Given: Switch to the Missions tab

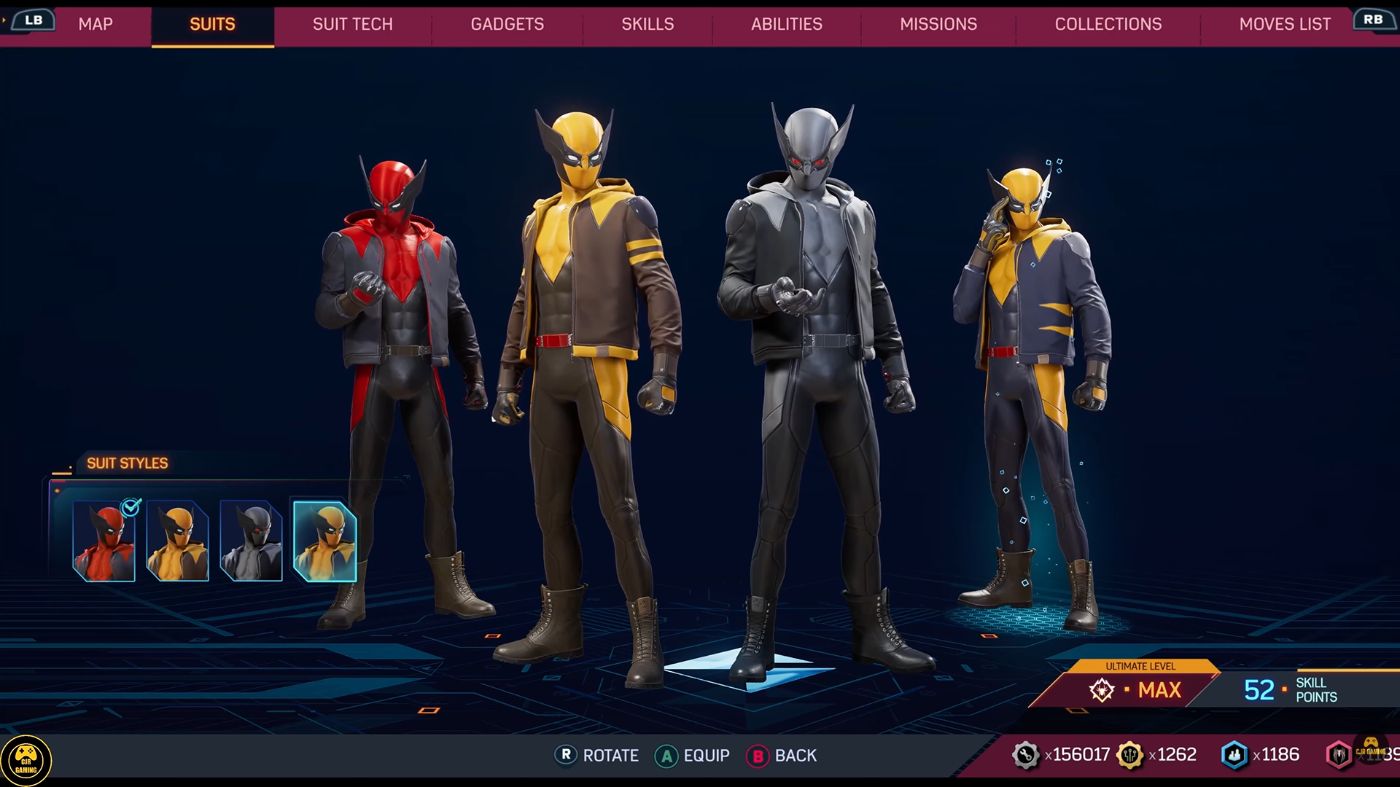Looking at the screenshot, I should point(938,24).
